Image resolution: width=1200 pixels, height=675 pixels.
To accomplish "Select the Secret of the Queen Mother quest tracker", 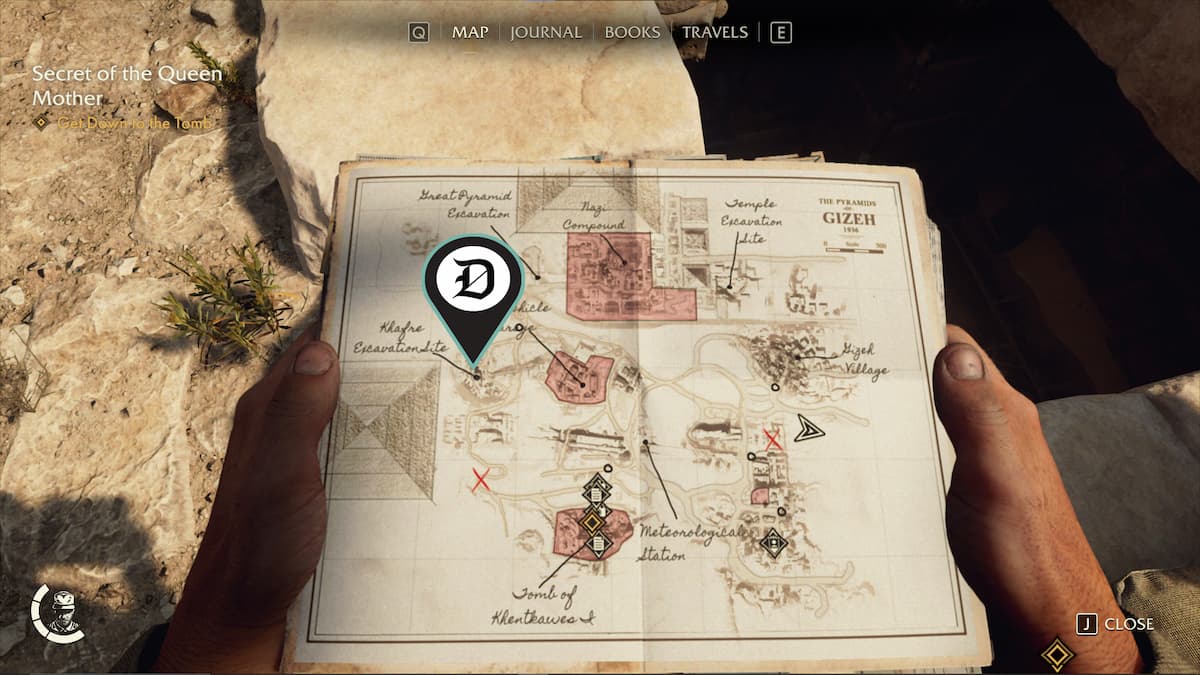I will tap(127, 86).
